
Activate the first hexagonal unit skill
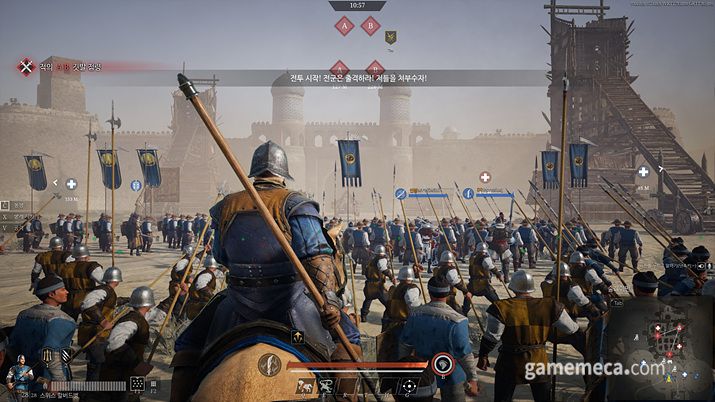click(x=47, y=355)
